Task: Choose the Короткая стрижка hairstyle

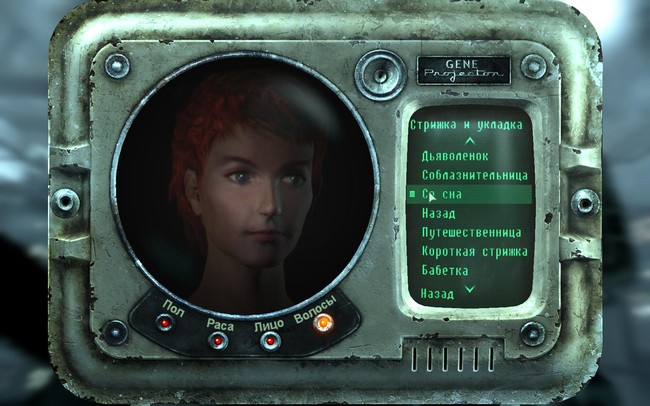Action: pyautogui.click(x=474, y=251)
